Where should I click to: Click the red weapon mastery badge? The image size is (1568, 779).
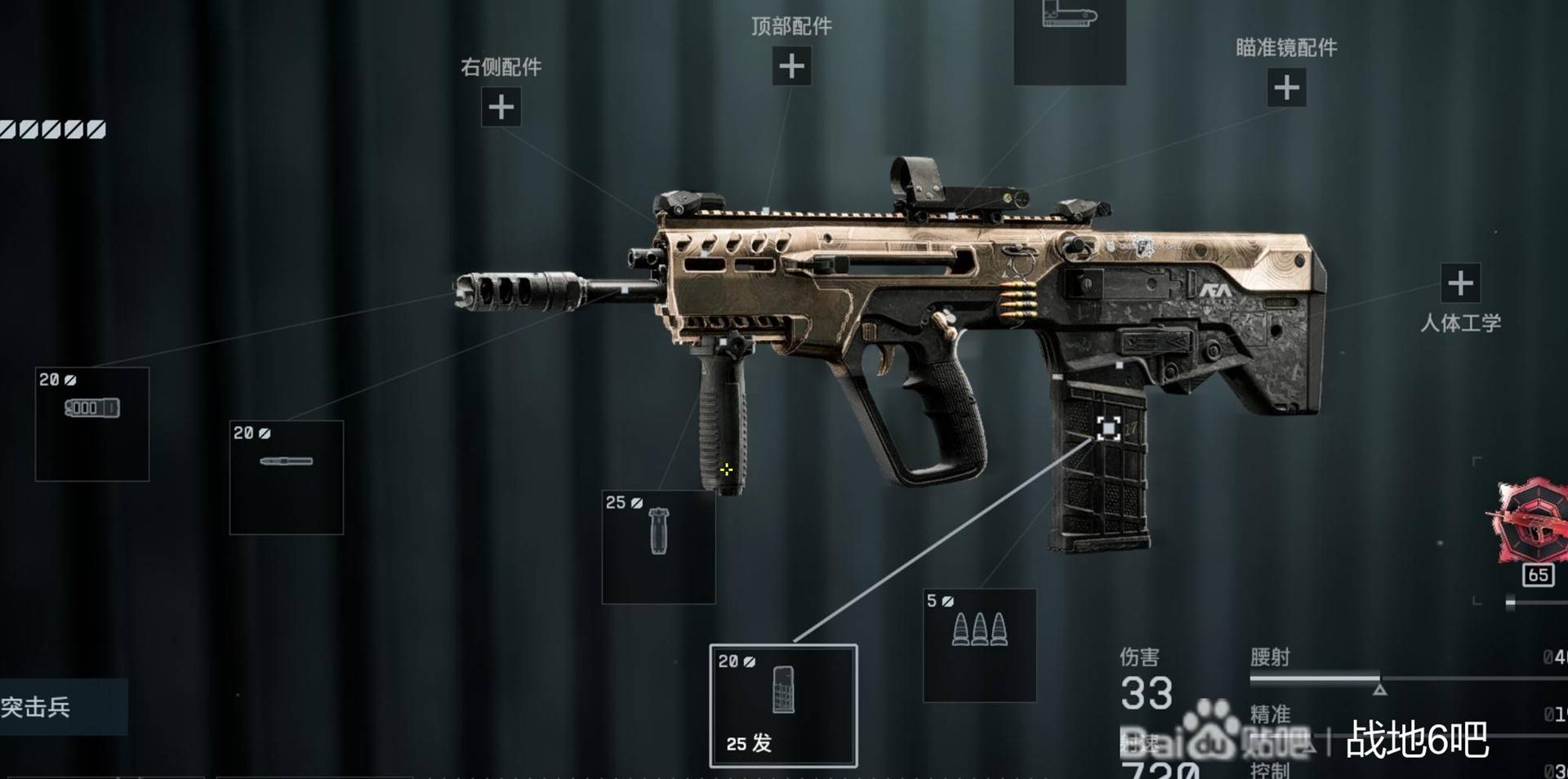[1530, 523]
